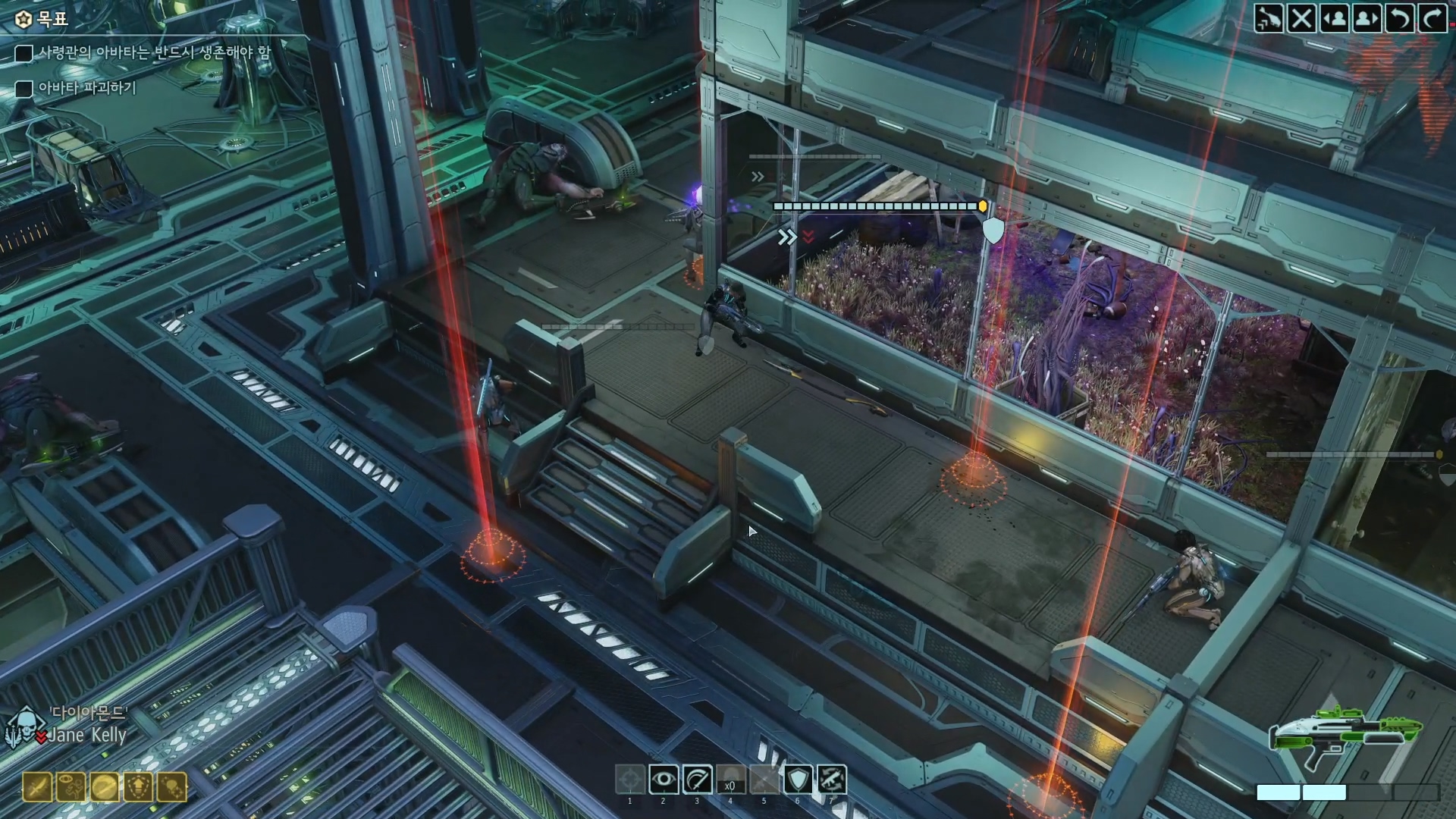
Task: Choose the reload weapon ability
Action: pos(831,780)
